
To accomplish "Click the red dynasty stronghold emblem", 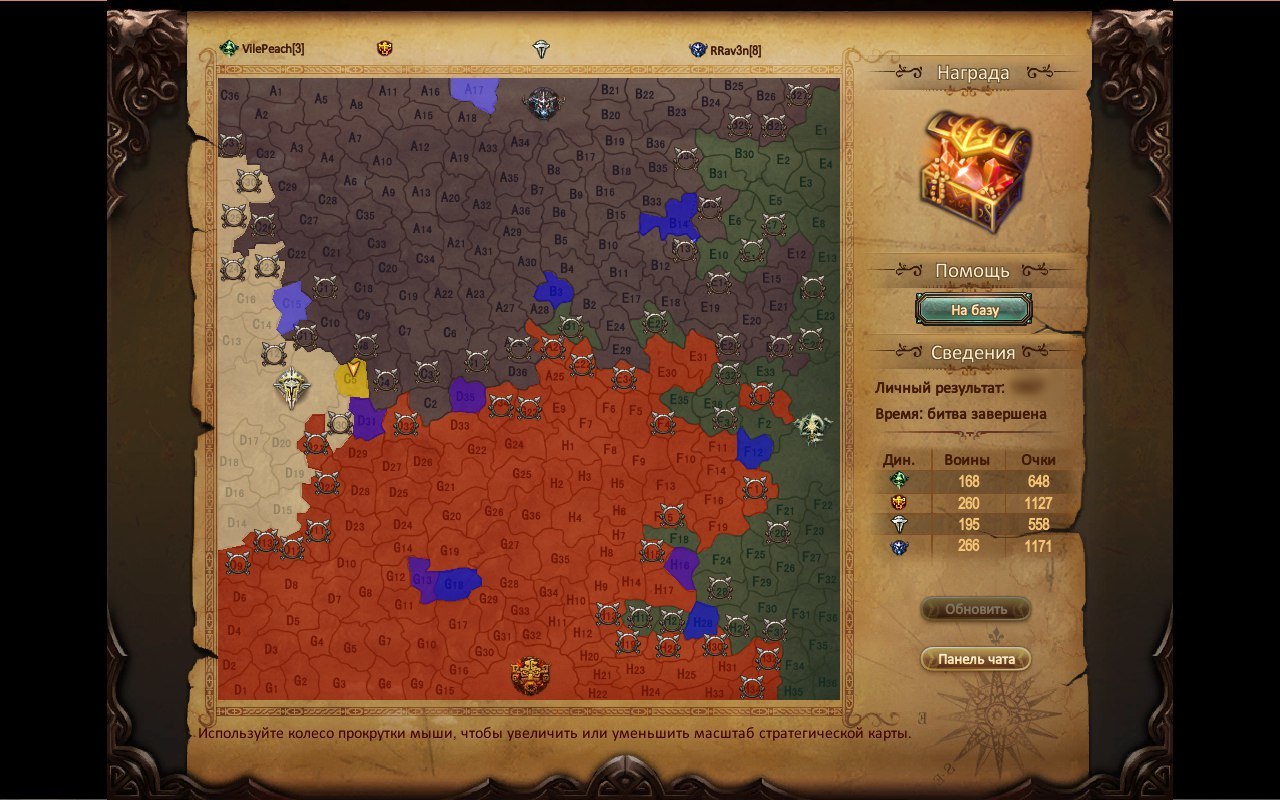I will coord(529,675).
